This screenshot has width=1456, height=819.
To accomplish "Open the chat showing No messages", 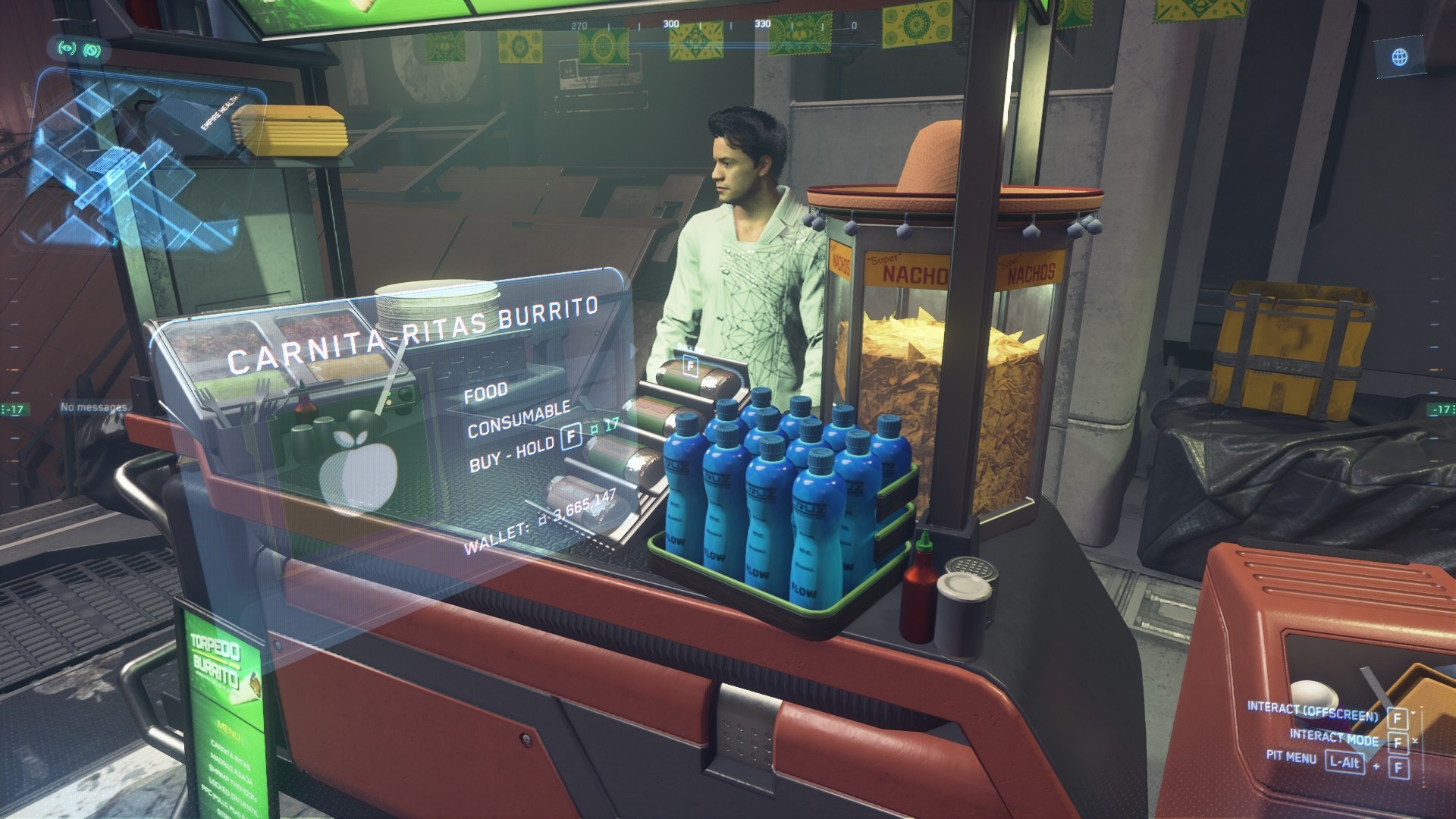I will [94, 408].
